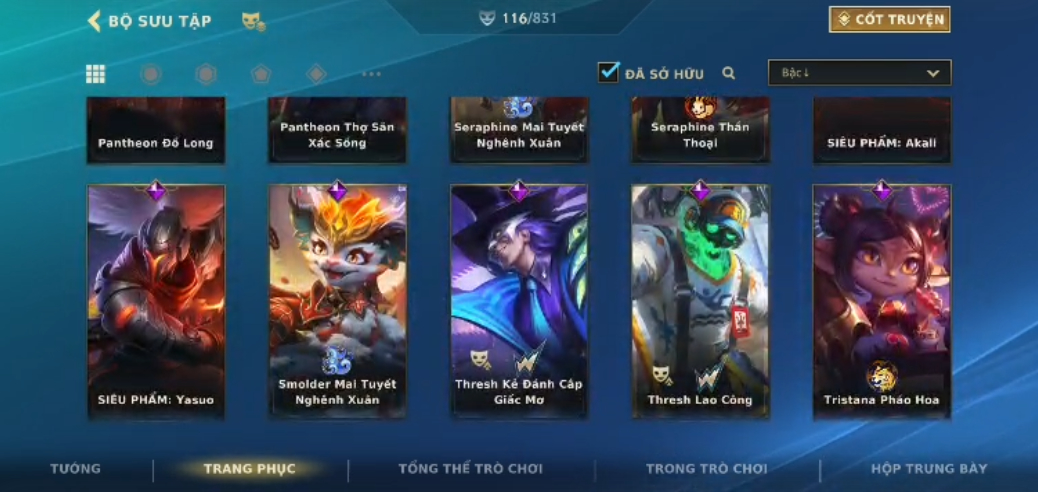
Task: Select the Pantheon Đồ Long skin
Action: click(x=156, y=130)
